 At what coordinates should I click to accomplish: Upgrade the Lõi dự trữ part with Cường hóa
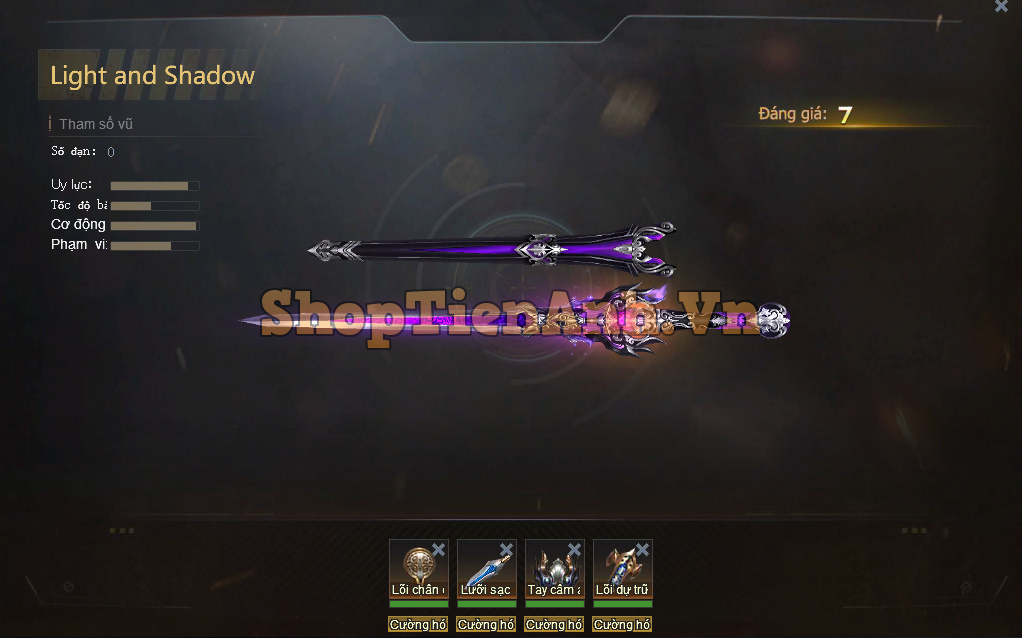tap(622, 624)
